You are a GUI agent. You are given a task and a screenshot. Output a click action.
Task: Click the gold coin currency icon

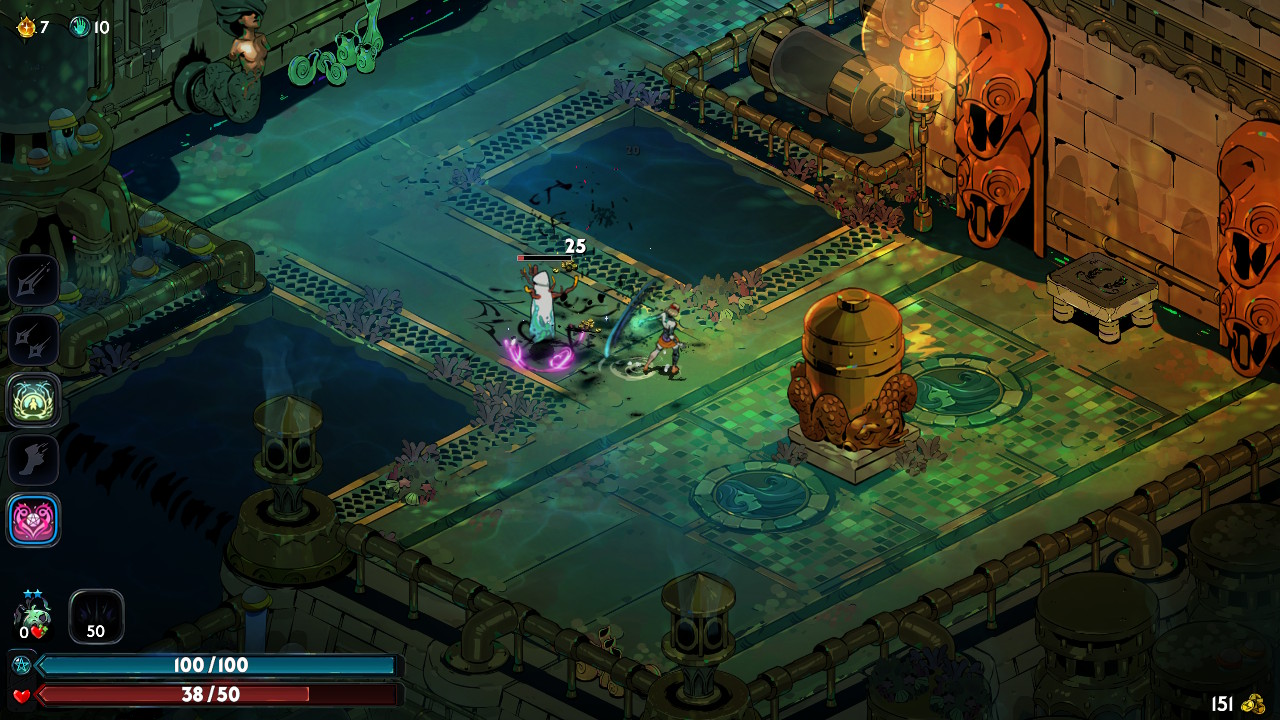1253,704
